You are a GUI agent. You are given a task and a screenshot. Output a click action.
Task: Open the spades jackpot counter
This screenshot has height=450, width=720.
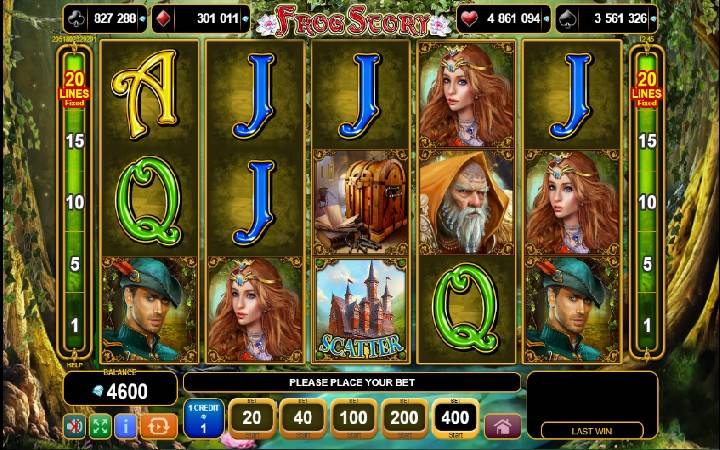tap(608, 17)
